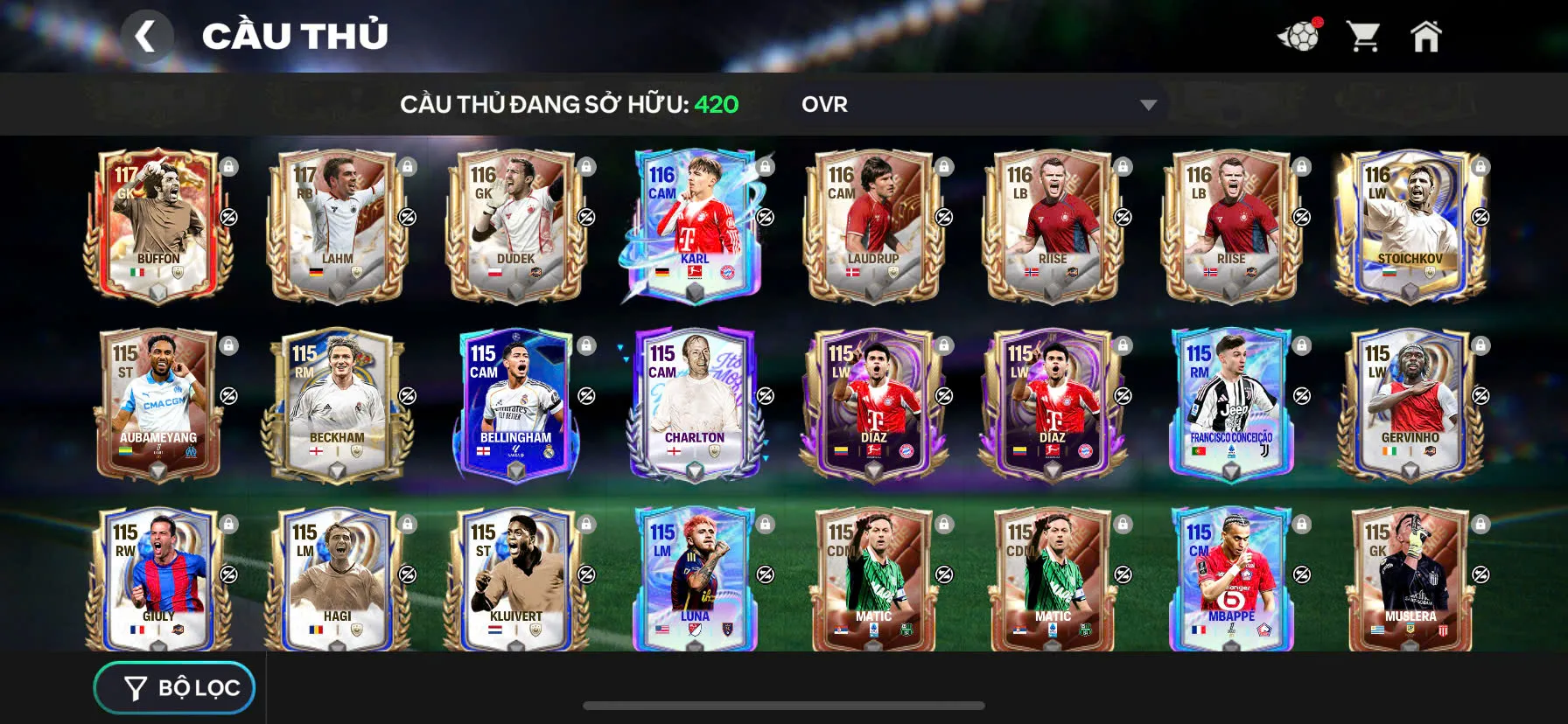This screenshot has width=1568, height=724.
Task: Click the back arrow next to CẦU THỦ
Action: click(x=147, y=36)
